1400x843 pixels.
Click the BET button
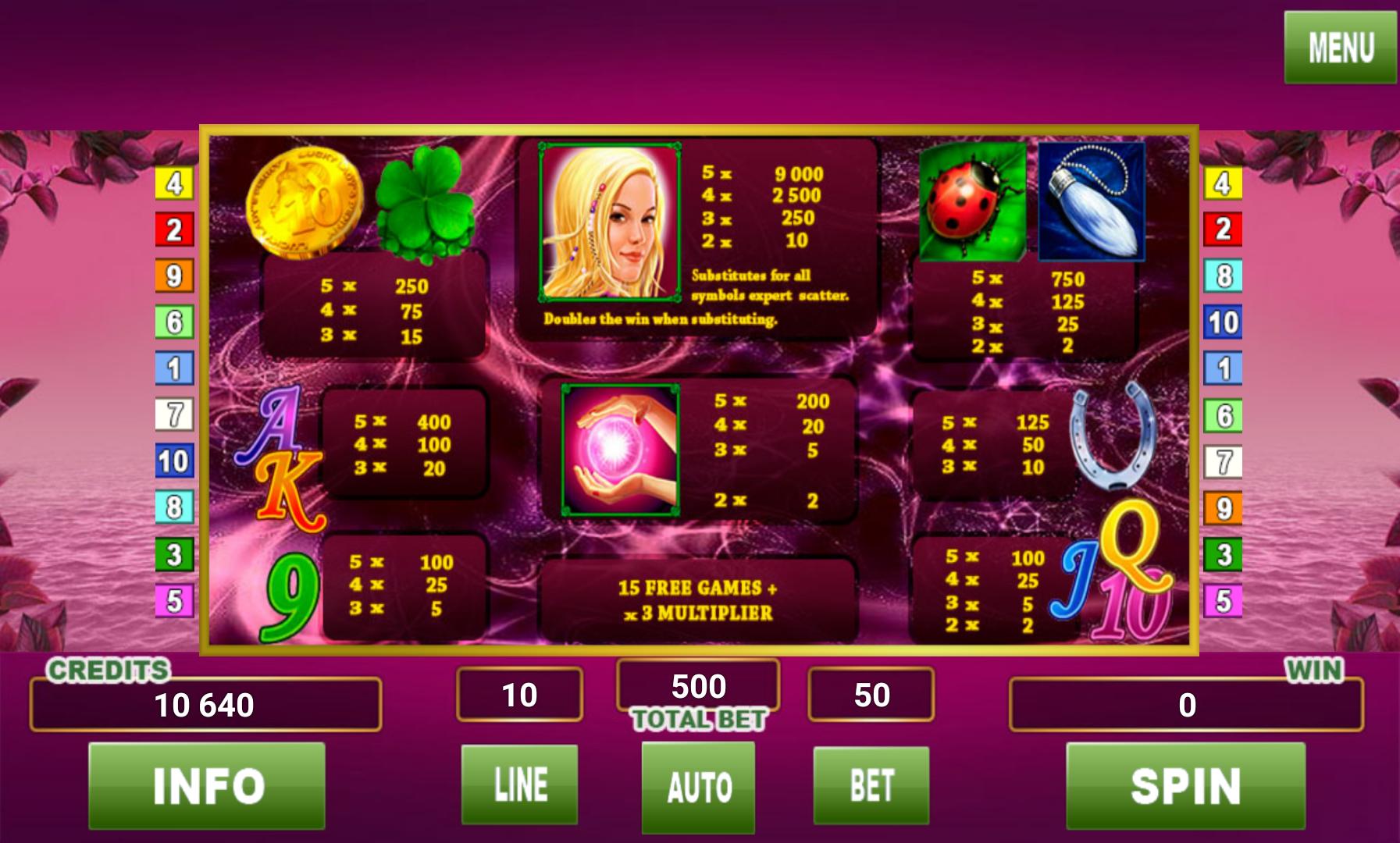pos(872,788)
